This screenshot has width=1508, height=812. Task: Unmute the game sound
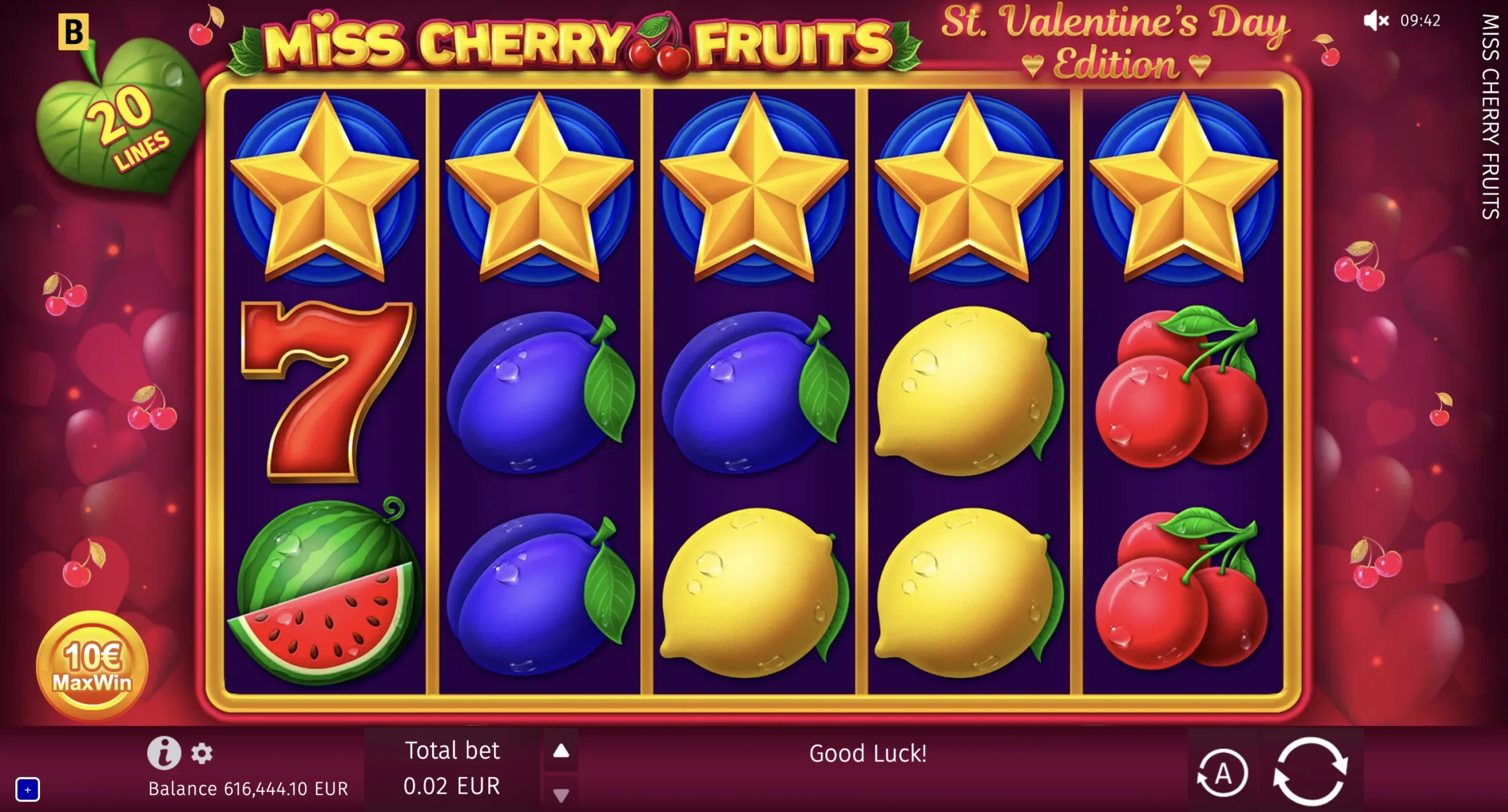(1375, 22)
